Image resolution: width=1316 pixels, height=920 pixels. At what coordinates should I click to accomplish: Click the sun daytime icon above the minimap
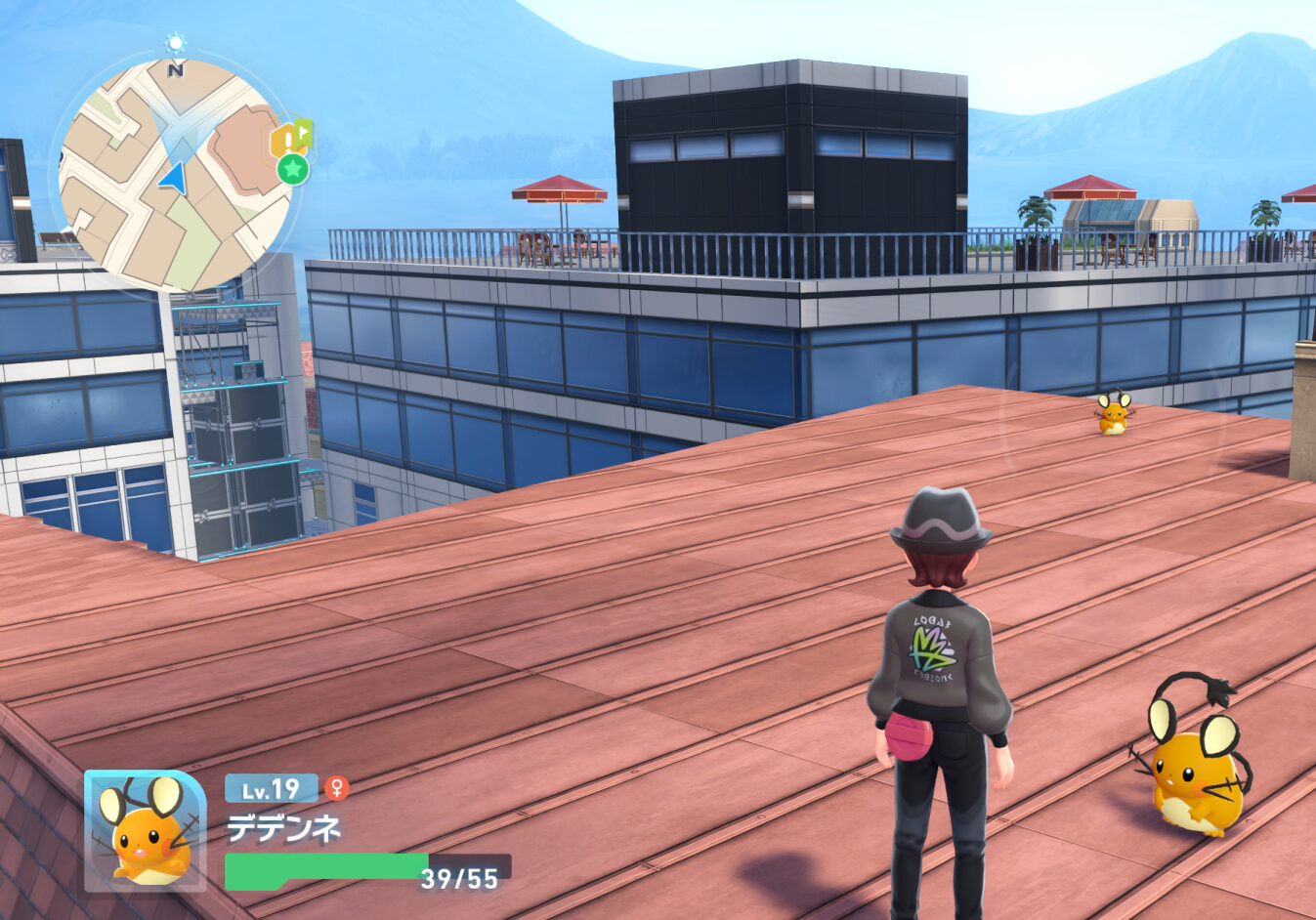[175, 43]
